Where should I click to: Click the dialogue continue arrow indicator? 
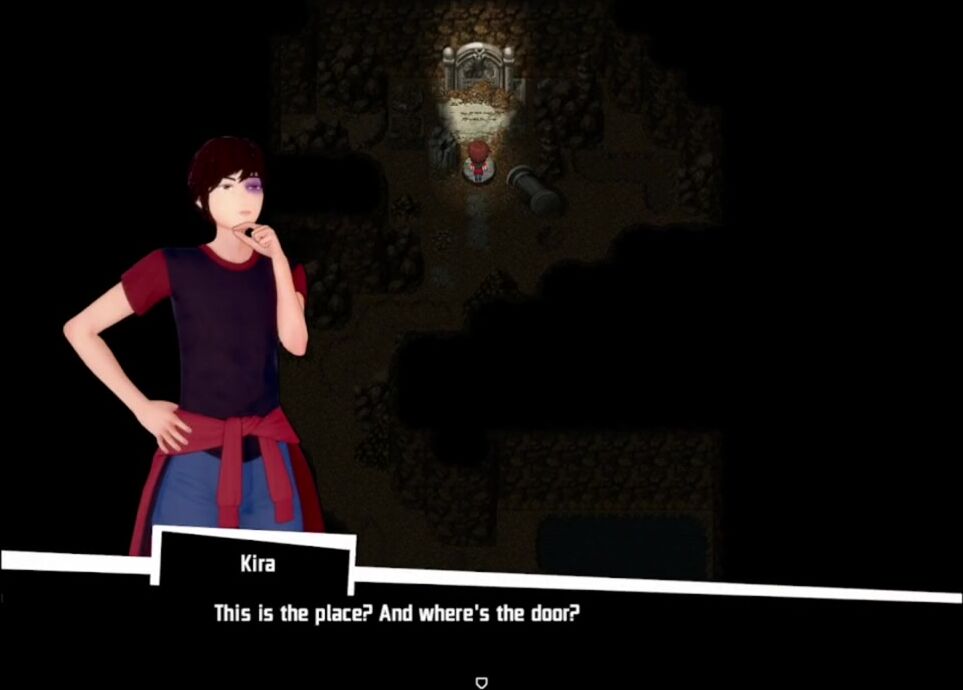coord(481,682)
